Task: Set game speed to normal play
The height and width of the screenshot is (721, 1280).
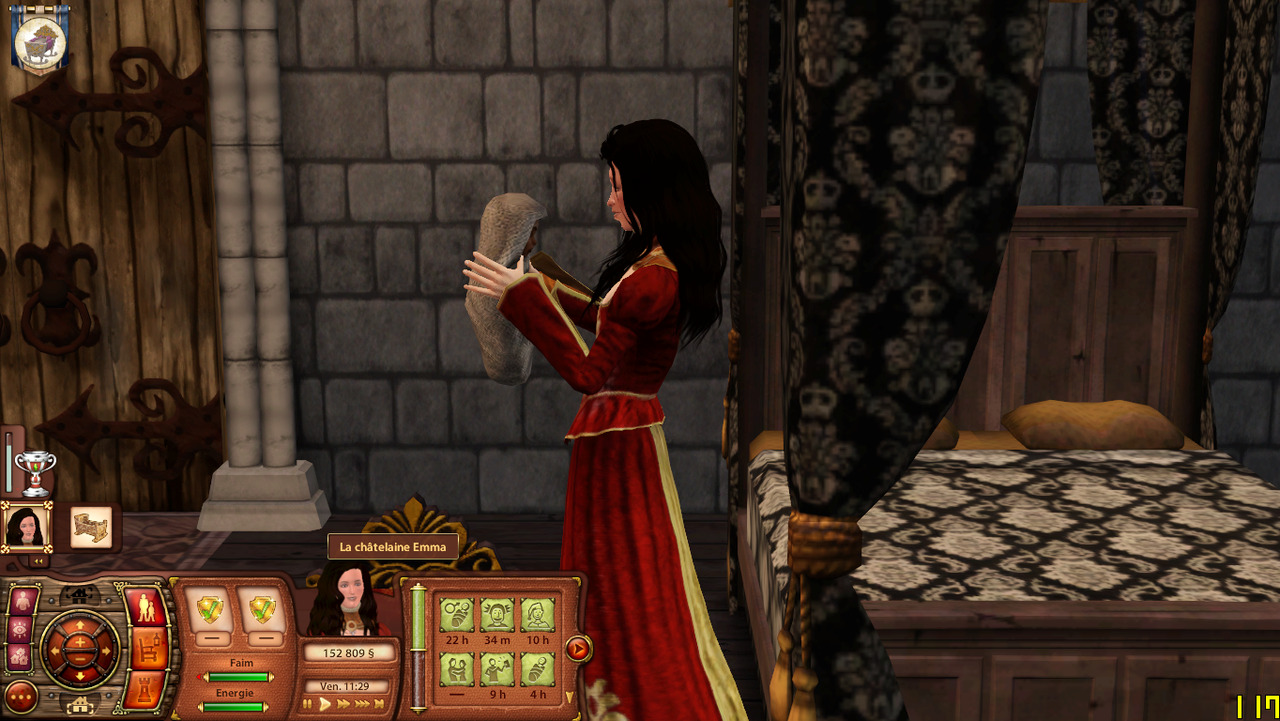Action: pyautogui.click(x=324, y=704)
